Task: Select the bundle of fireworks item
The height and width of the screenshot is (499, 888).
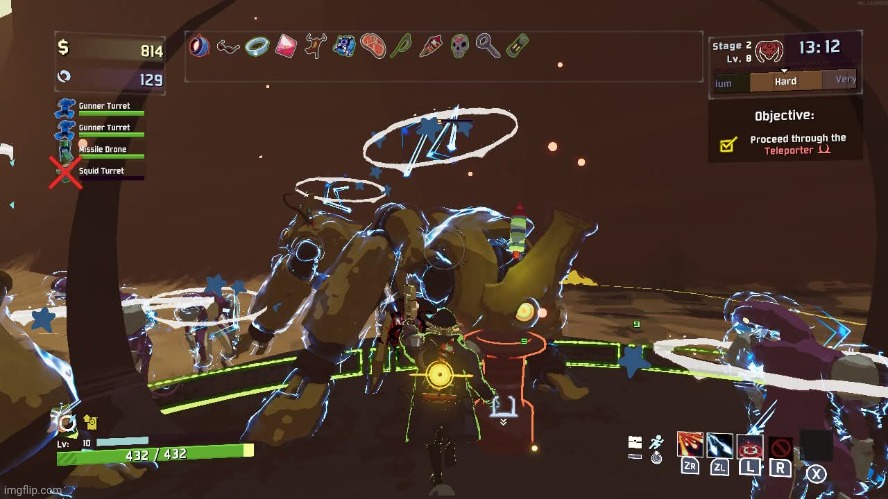Action: coord(430,46)
